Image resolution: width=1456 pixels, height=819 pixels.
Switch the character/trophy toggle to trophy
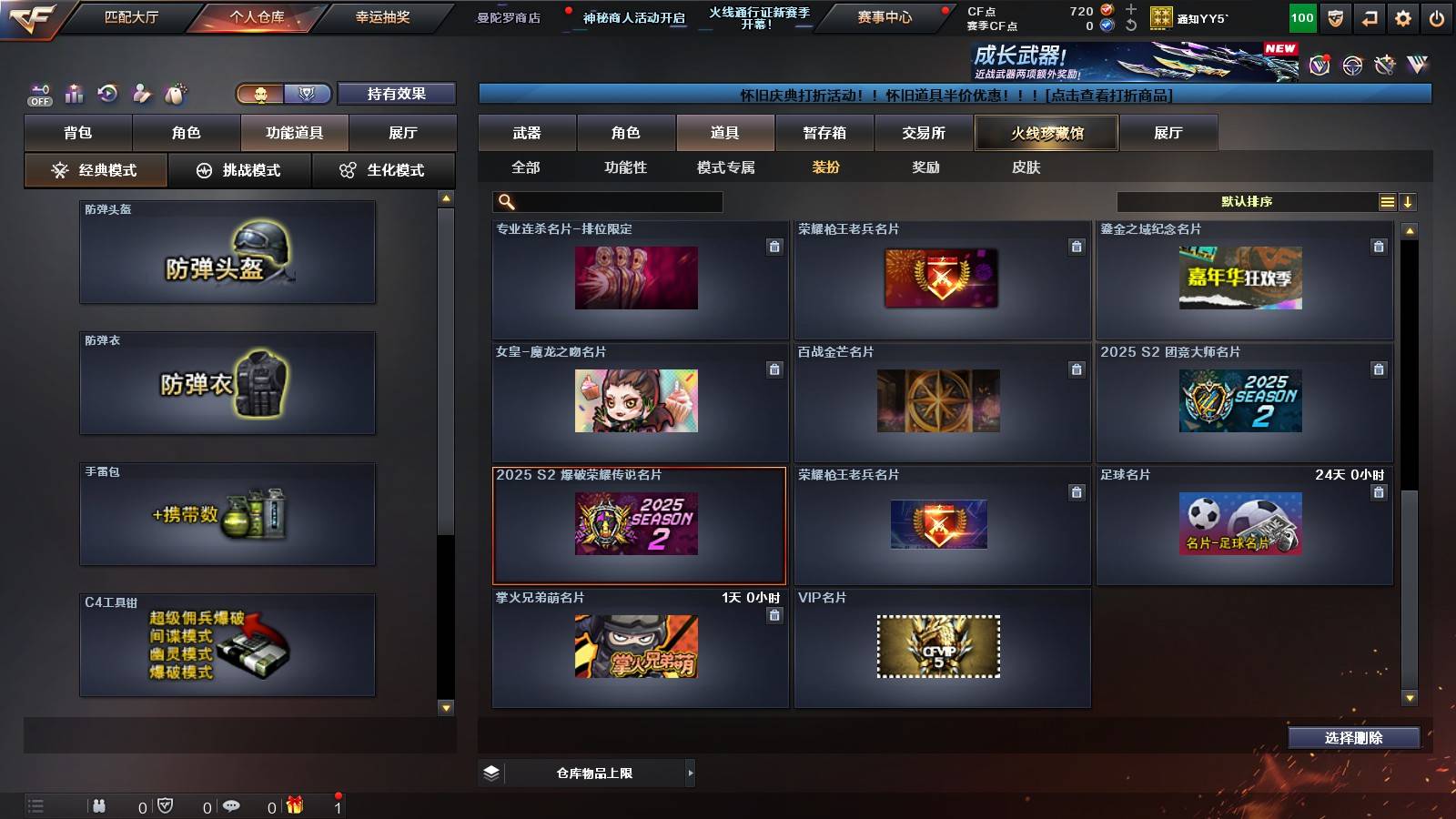click(x=308, y=93)
